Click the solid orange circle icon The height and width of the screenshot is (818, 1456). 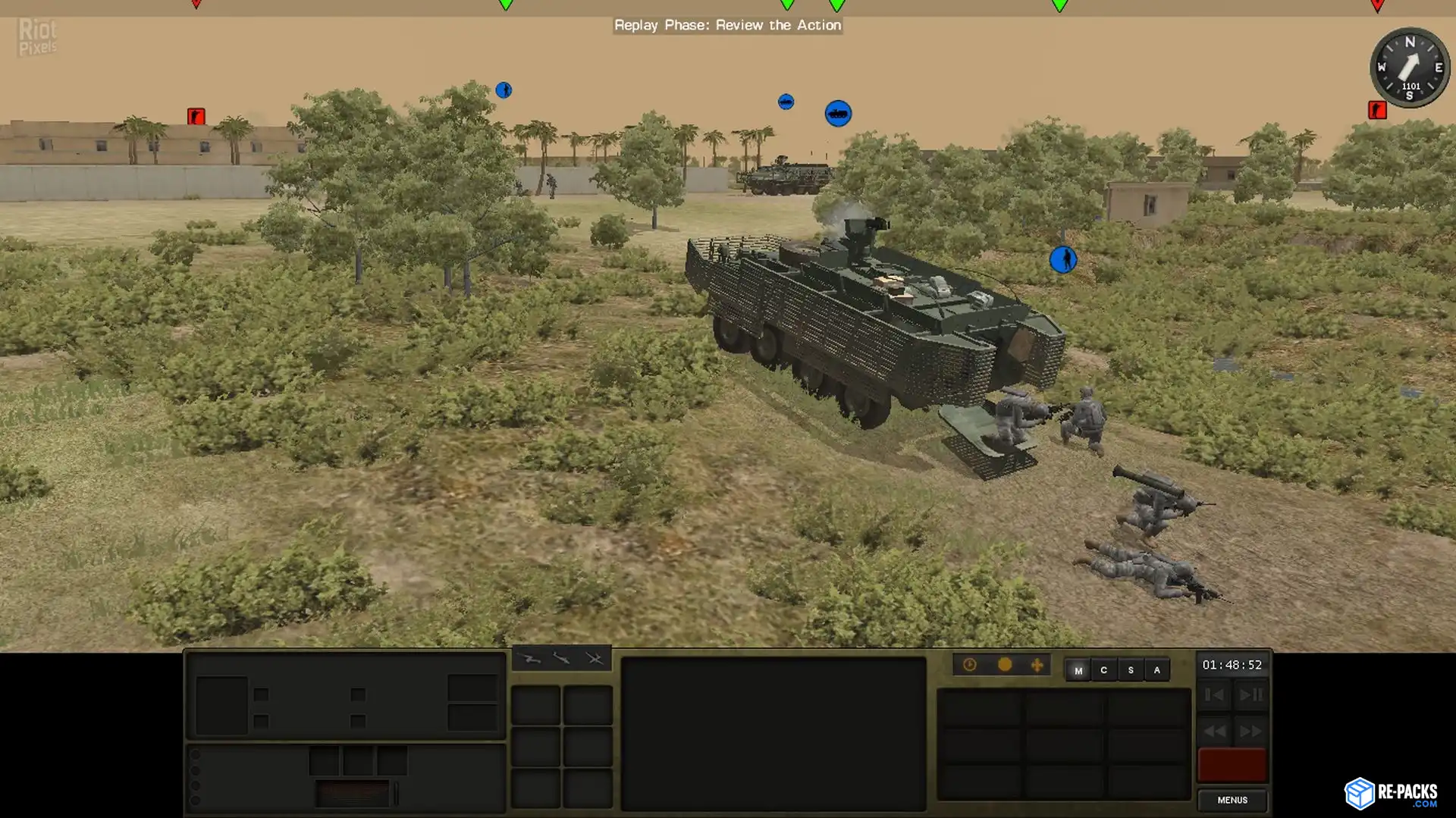click(1005, 665)
